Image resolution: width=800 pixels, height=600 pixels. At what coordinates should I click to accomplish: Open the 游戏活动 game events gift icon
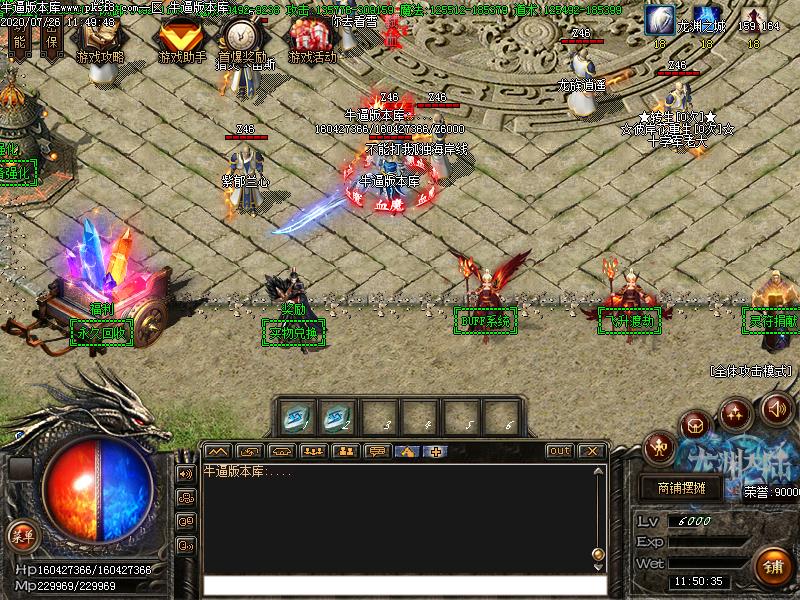312,40
